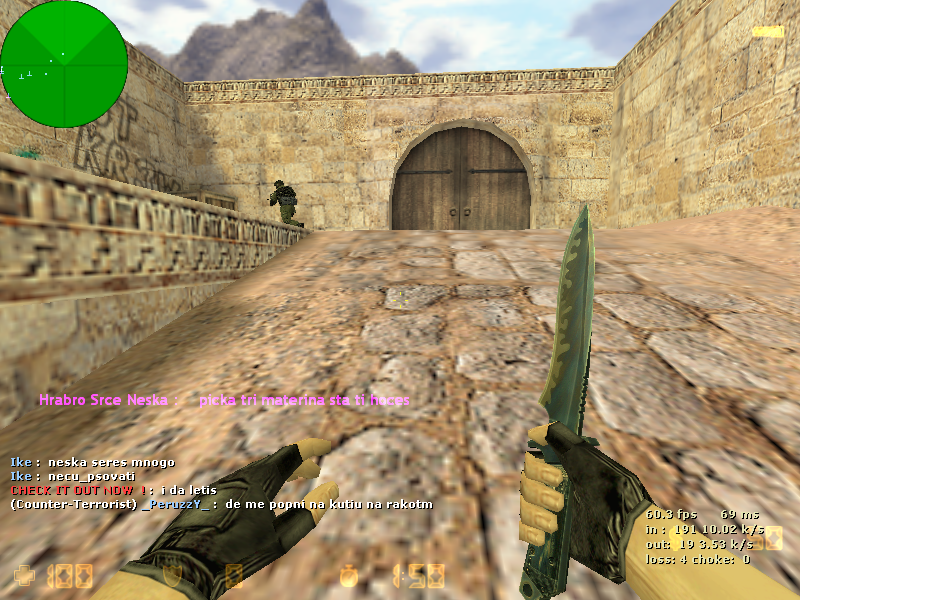Screen dimensions: 947x600
Task: Select the CHECK IT OUT NOW chat line
Action: (x=113, y=490)
